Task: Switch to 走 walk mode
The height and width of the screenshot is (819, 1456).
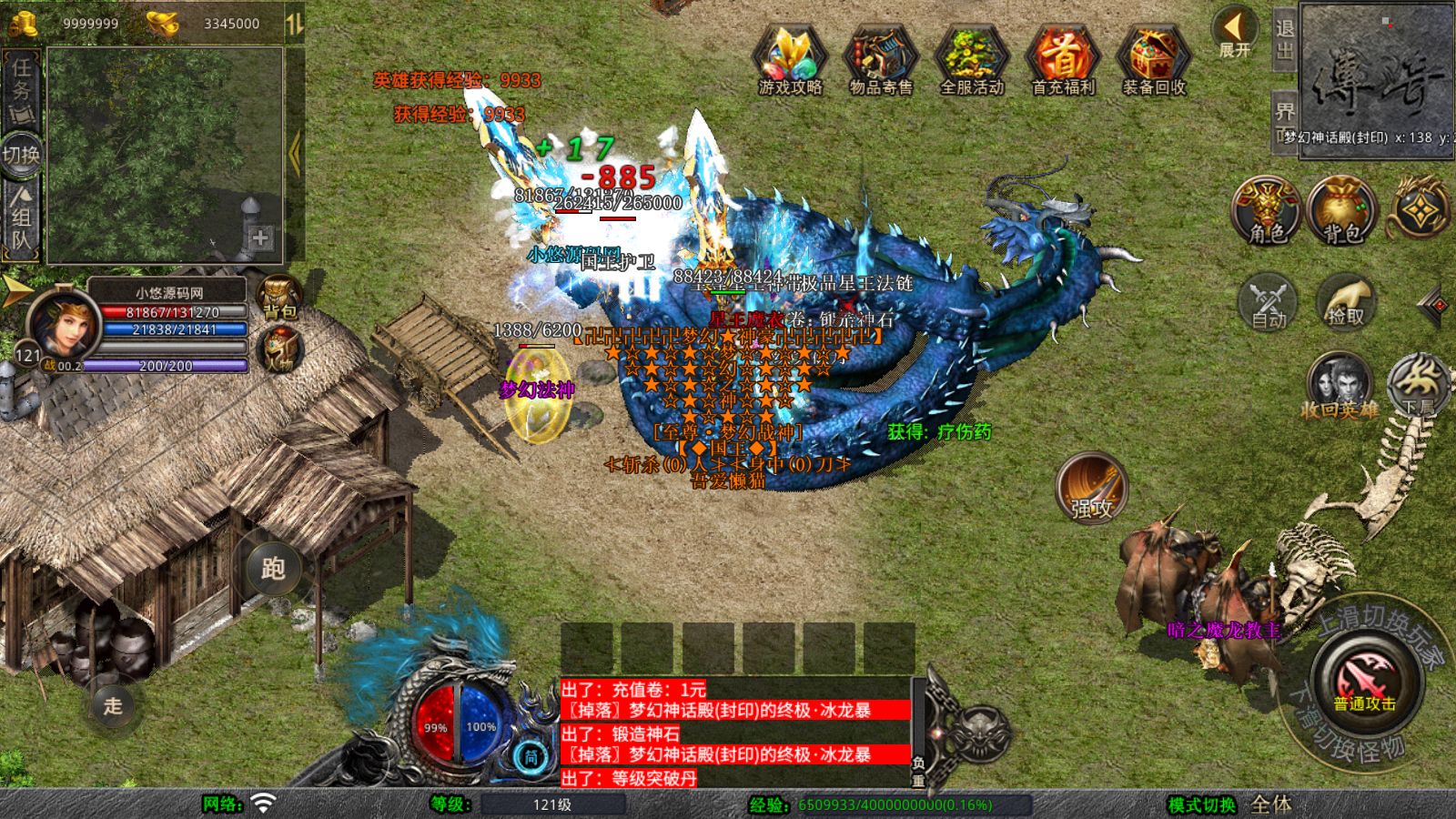Action: tap(113, 705)
